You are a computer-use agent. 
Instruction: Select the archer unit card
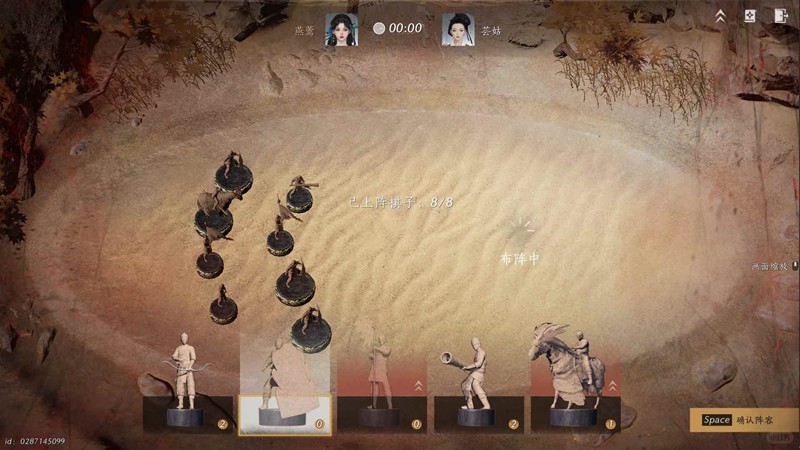tap(188, 385)
